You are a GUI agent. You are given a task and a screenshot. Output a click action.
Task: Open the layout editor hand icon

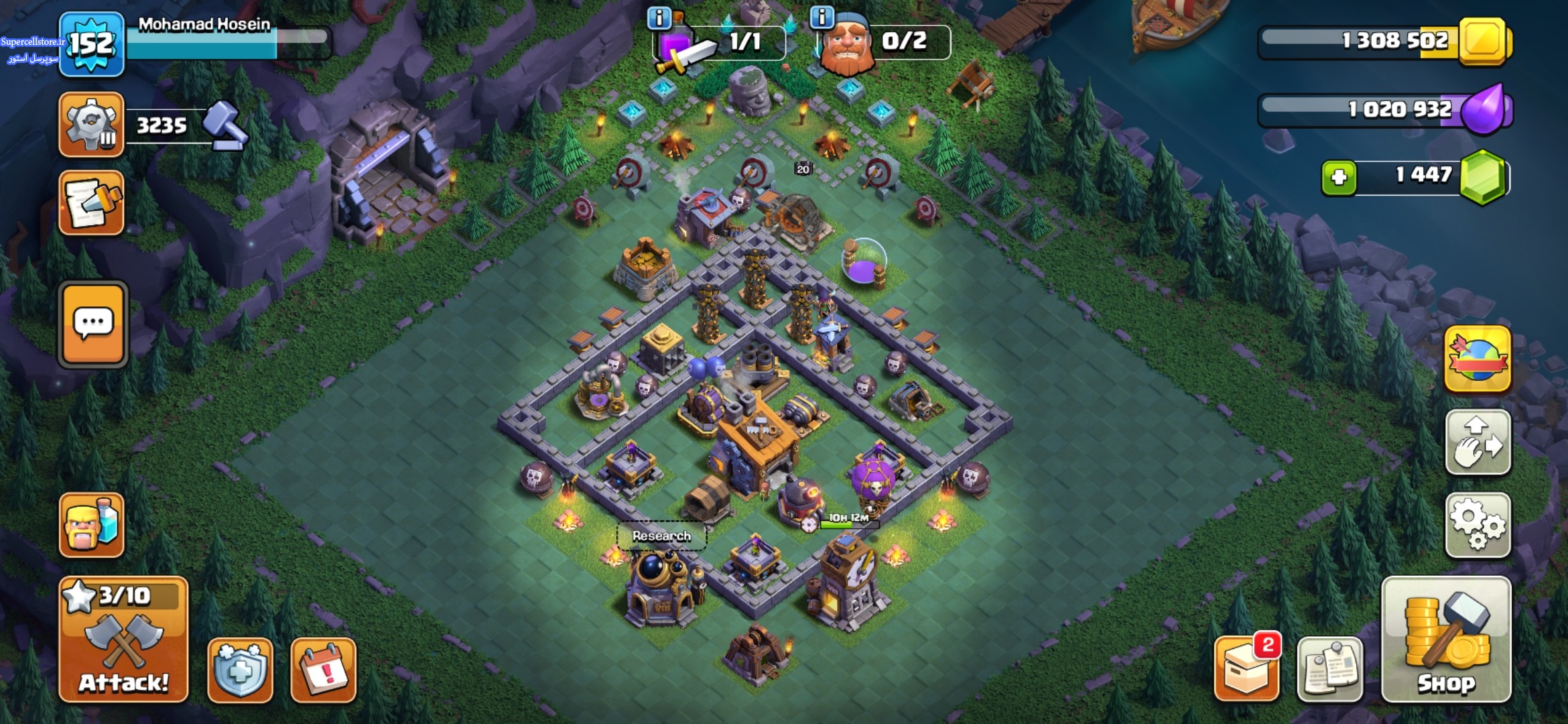(1478, 443)
